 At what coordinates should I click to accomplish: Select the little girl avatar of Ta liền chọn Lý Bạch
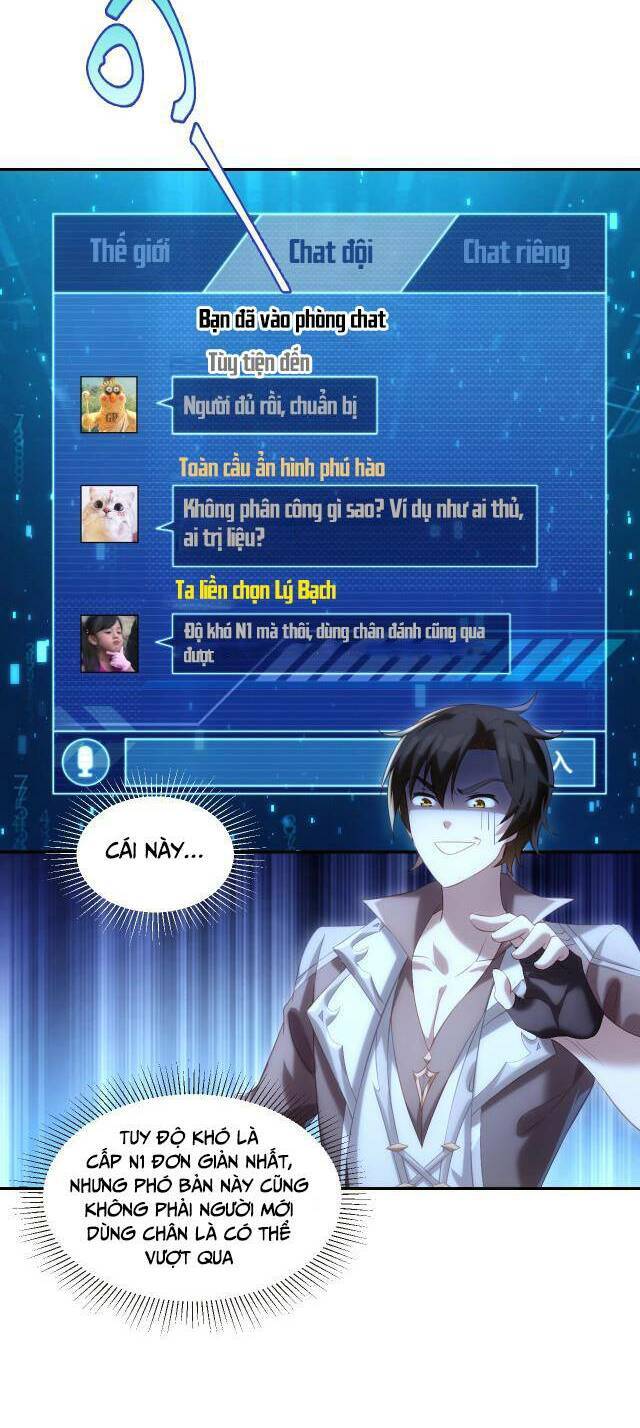pos(109,643)
